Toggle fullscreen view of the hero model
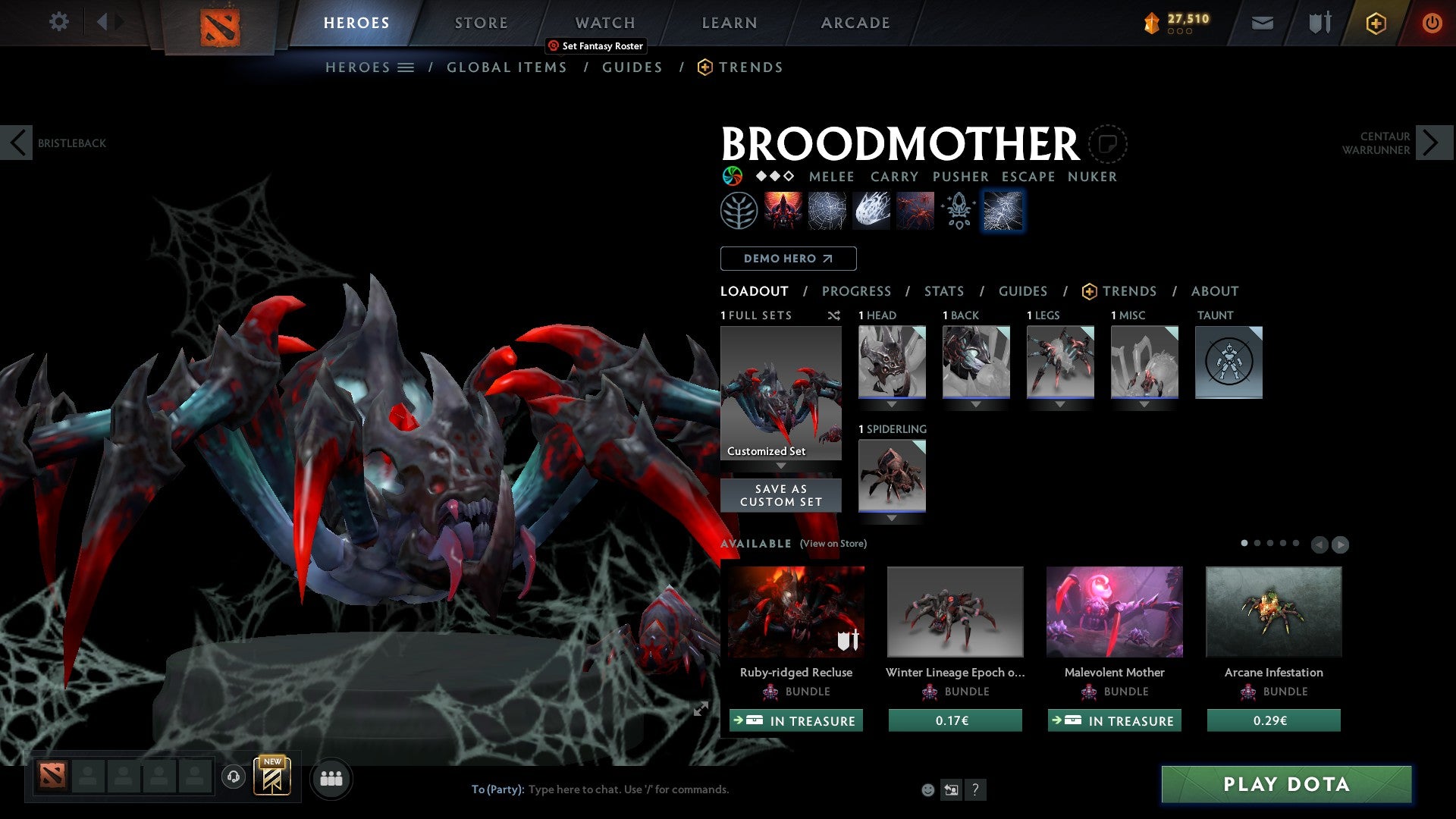This screenshot has height=819, width=1456. [x=700, y=709]
